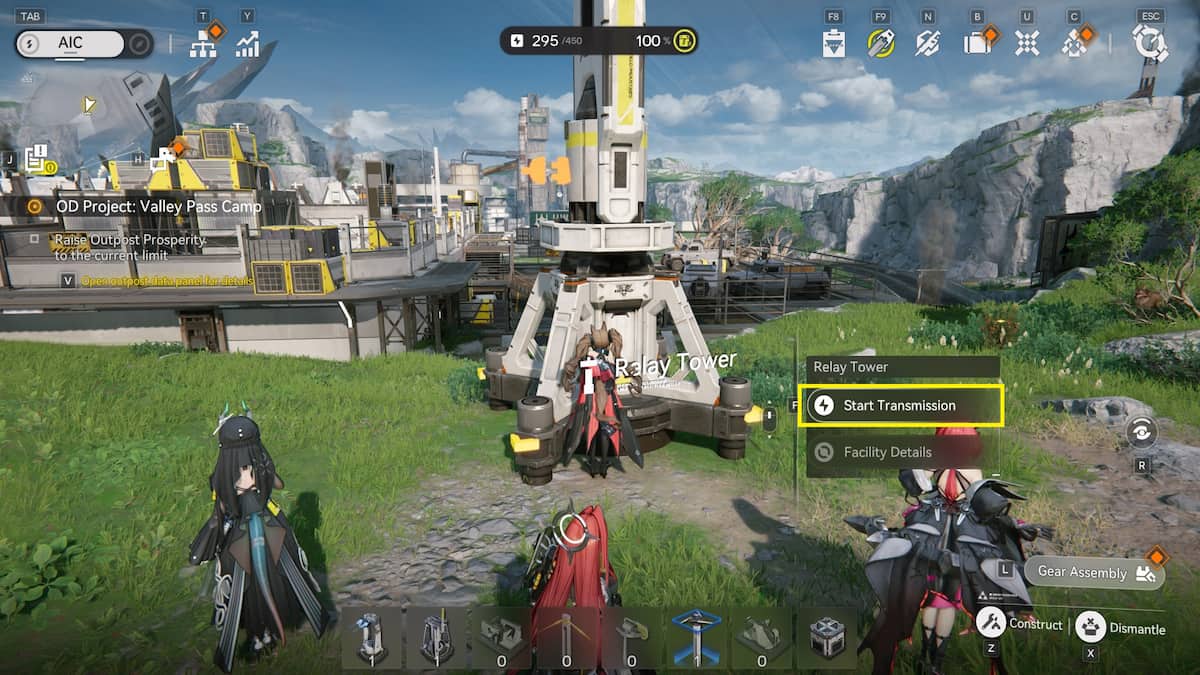Select Start Transmission for the Relay Tower
The height and width of the screenshot is (675, 1200).
[900, 406]
